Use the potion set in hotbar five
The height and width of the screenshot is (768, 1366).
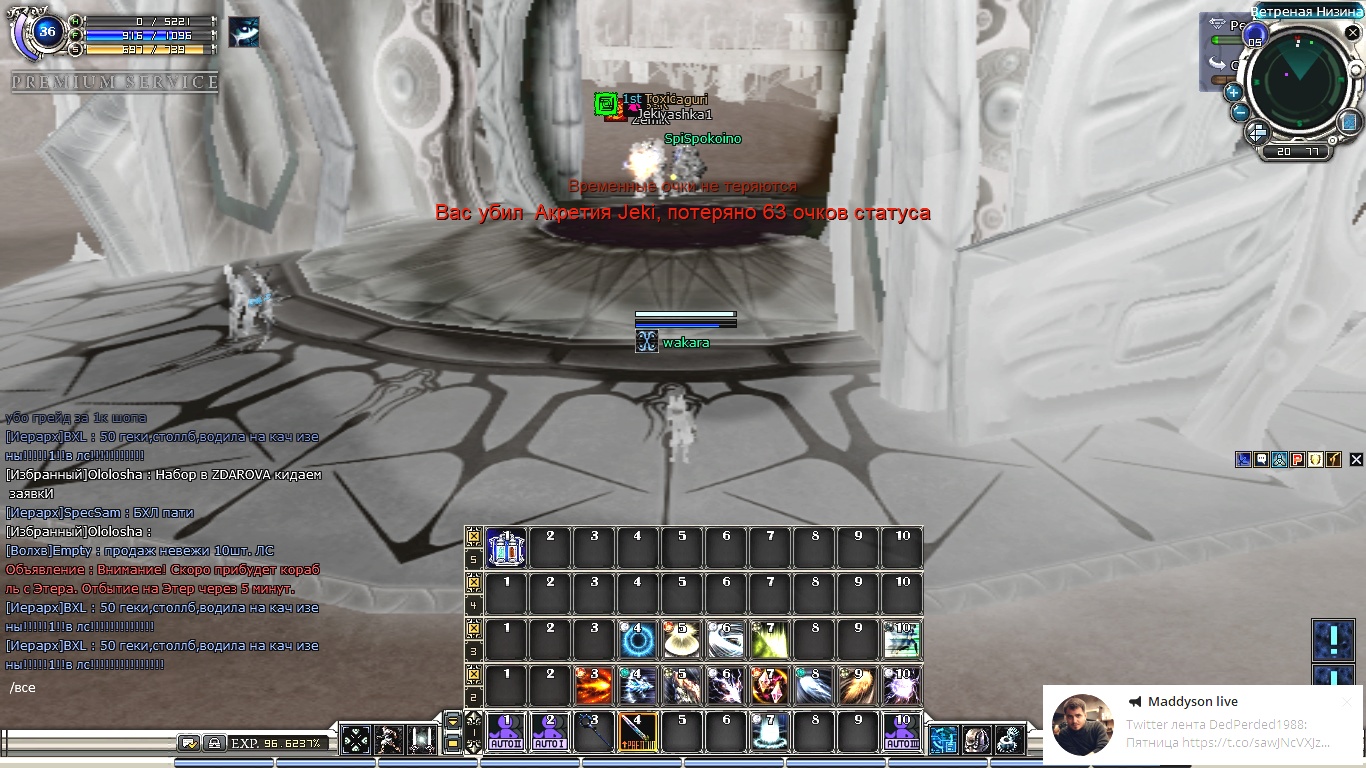[506, 548]
